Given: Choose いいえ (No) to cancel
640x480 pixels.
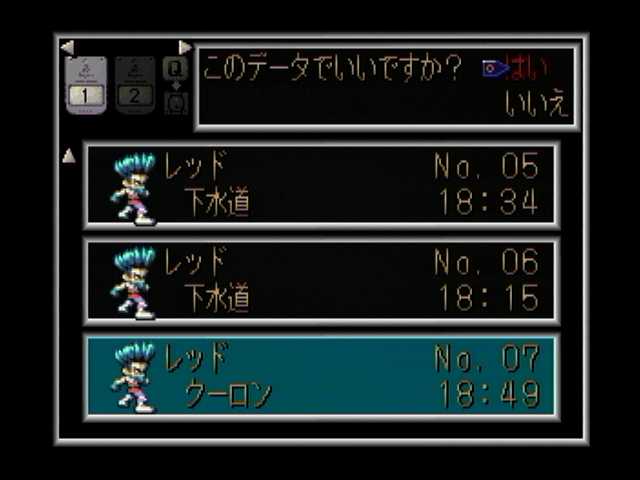Looking at the screenshot, I should click(x=537, y=105).
